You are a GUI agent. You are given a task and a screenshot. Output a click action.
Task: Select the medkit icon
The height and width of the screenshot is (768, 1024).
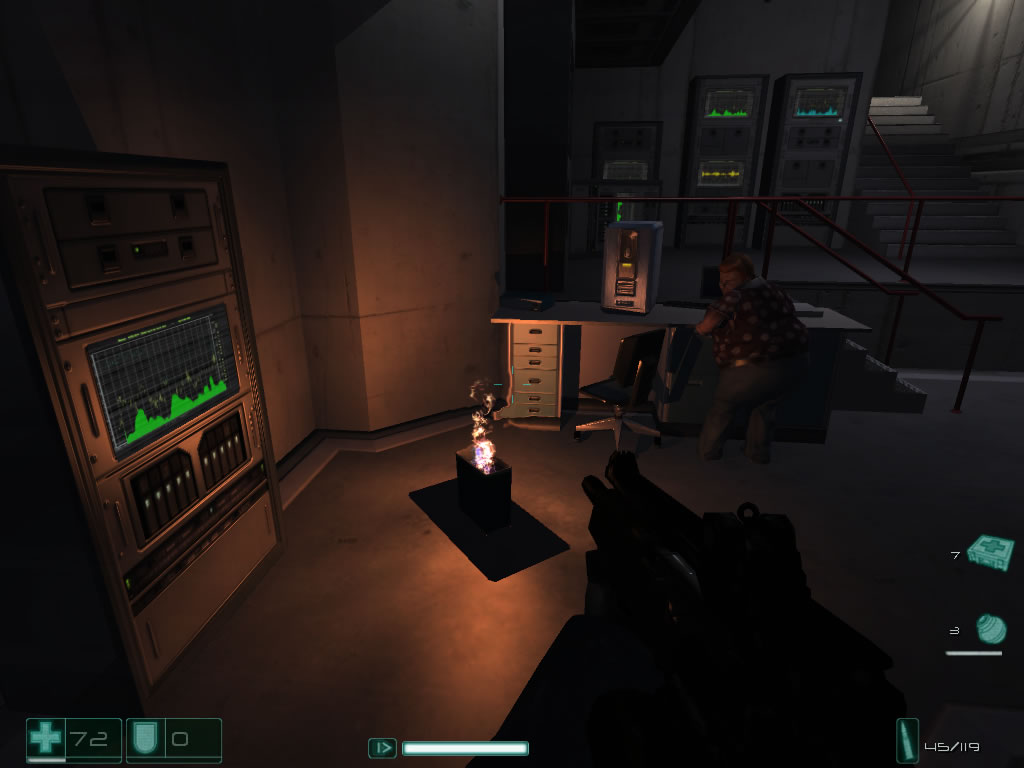[990, 552]
